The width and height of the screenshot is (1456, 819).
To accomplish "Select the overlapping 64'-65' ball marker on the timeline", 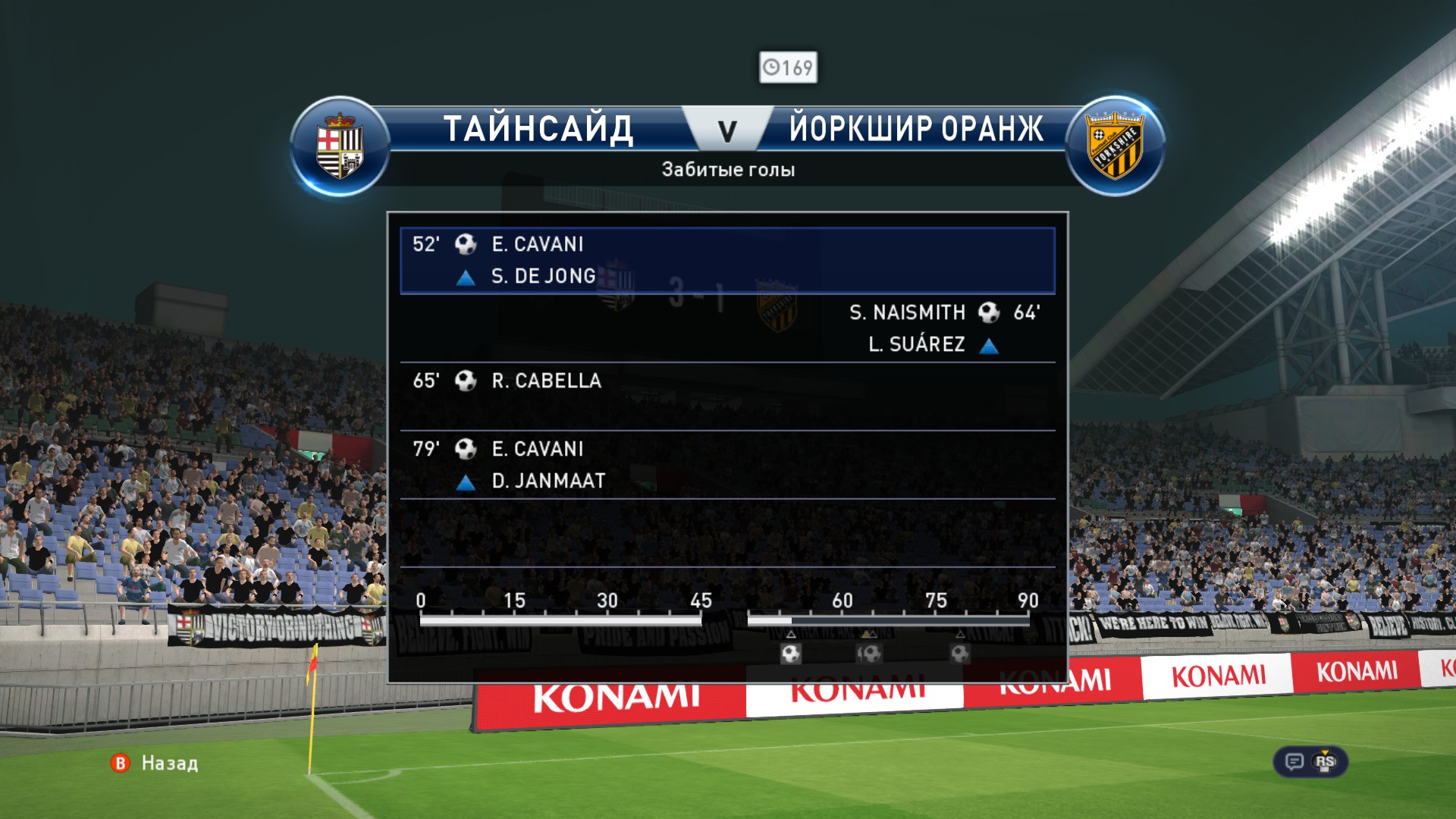I will tap(869, 653).
